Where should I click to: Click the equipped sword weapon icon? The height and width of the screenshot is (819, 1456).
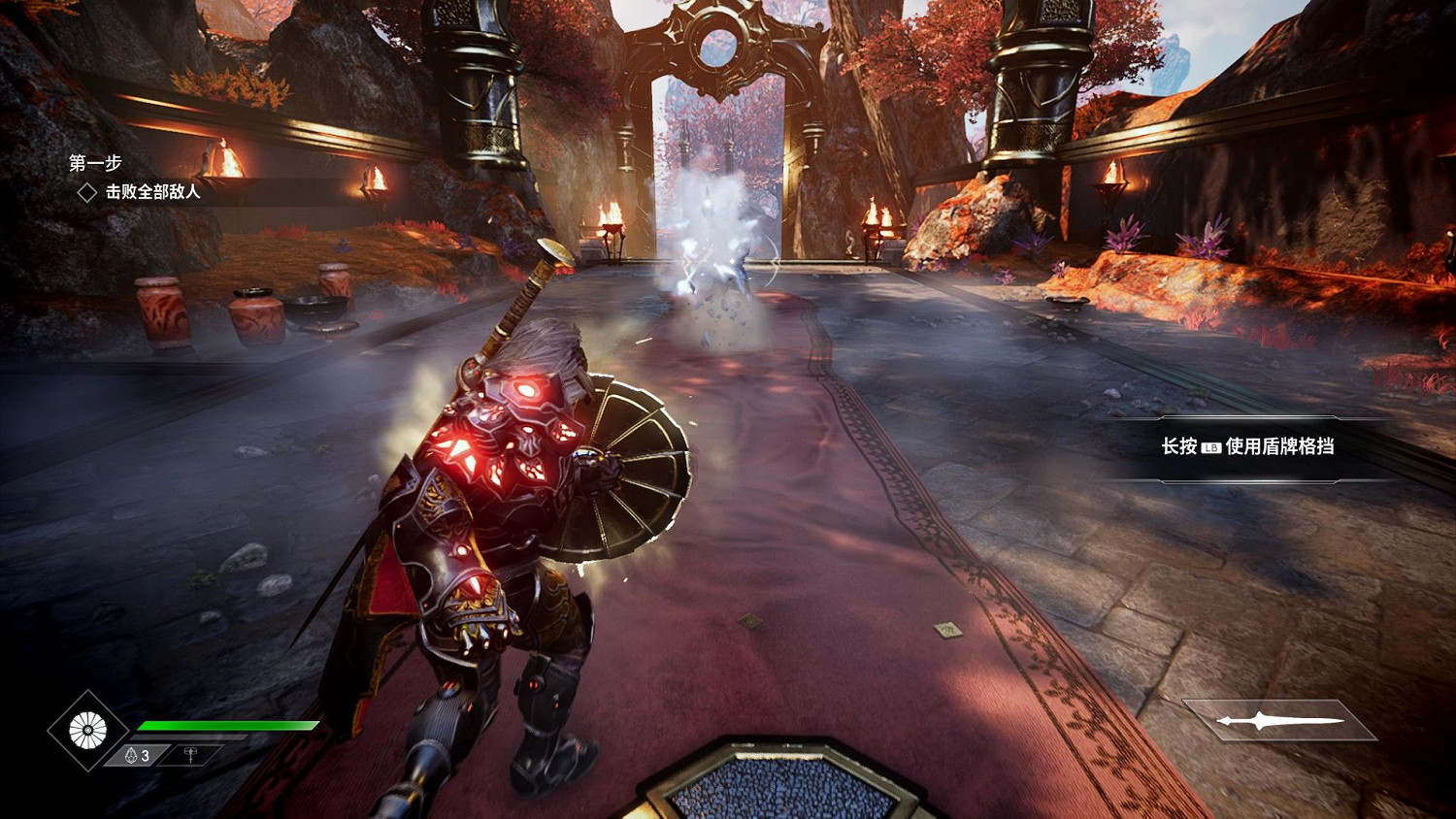[x=1280, y=720]
